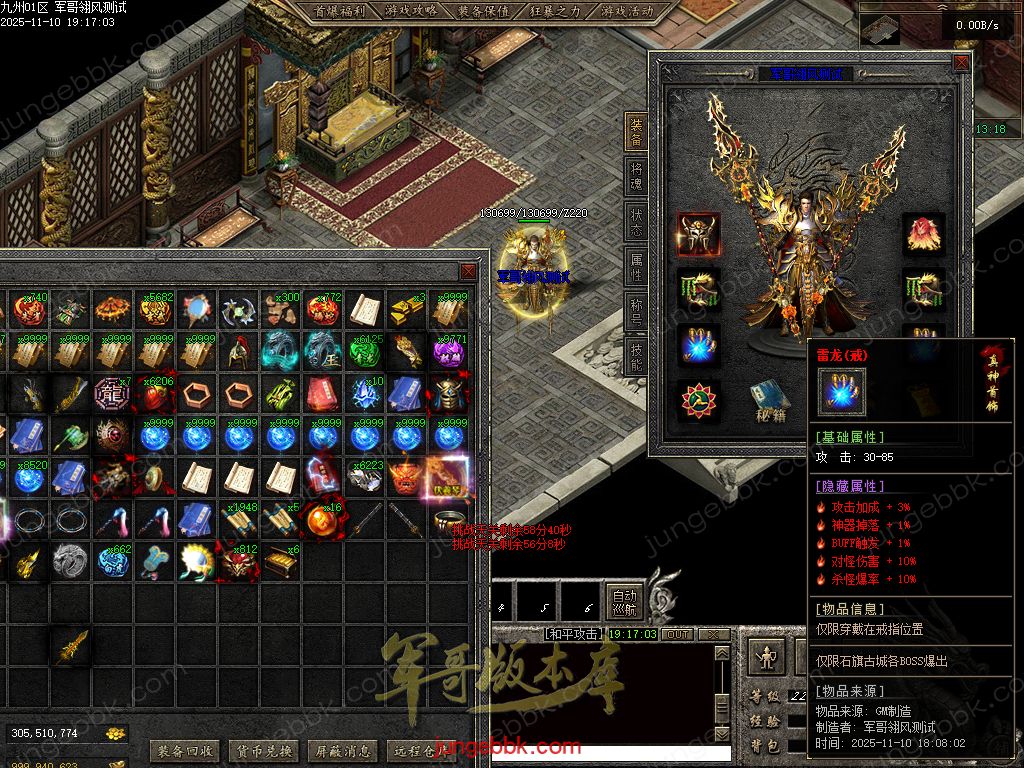
Task: Click the OUT button above the chat
Action: pyautogui.click(x=678, y=634)
